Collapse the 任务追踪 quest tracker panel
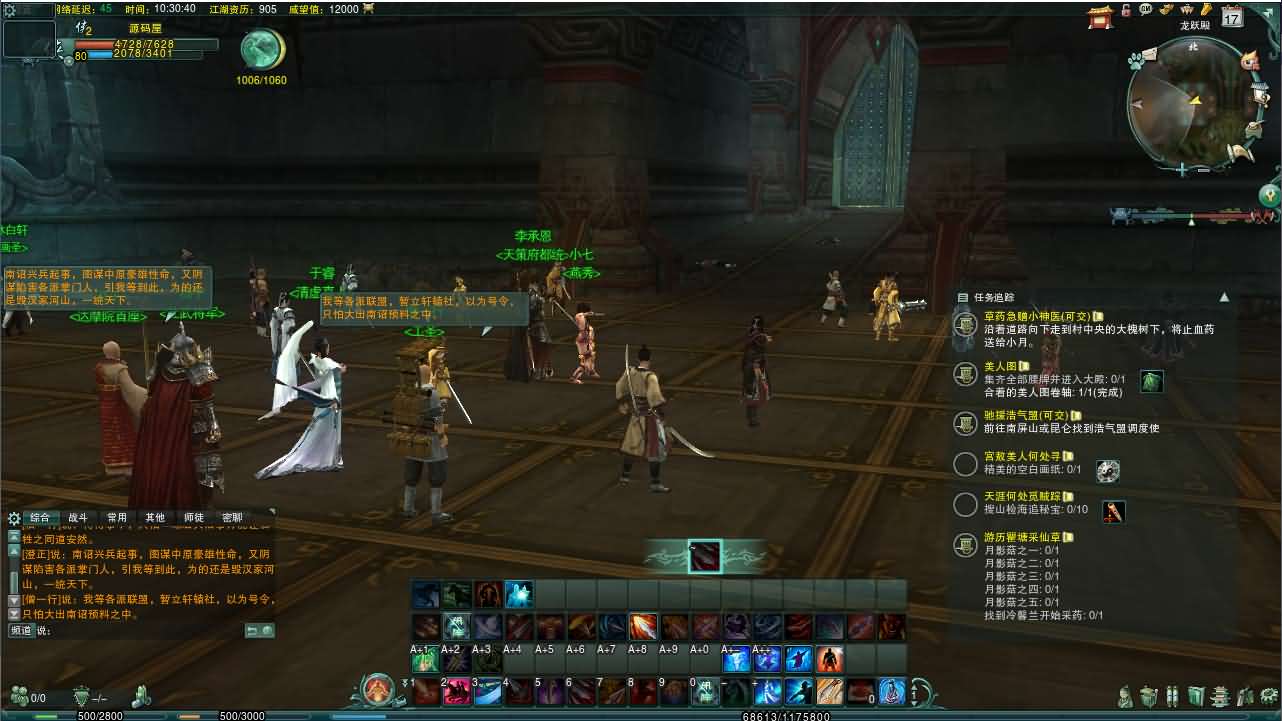The width and height of the screenshot is (1282, 721). point(1223,297)
